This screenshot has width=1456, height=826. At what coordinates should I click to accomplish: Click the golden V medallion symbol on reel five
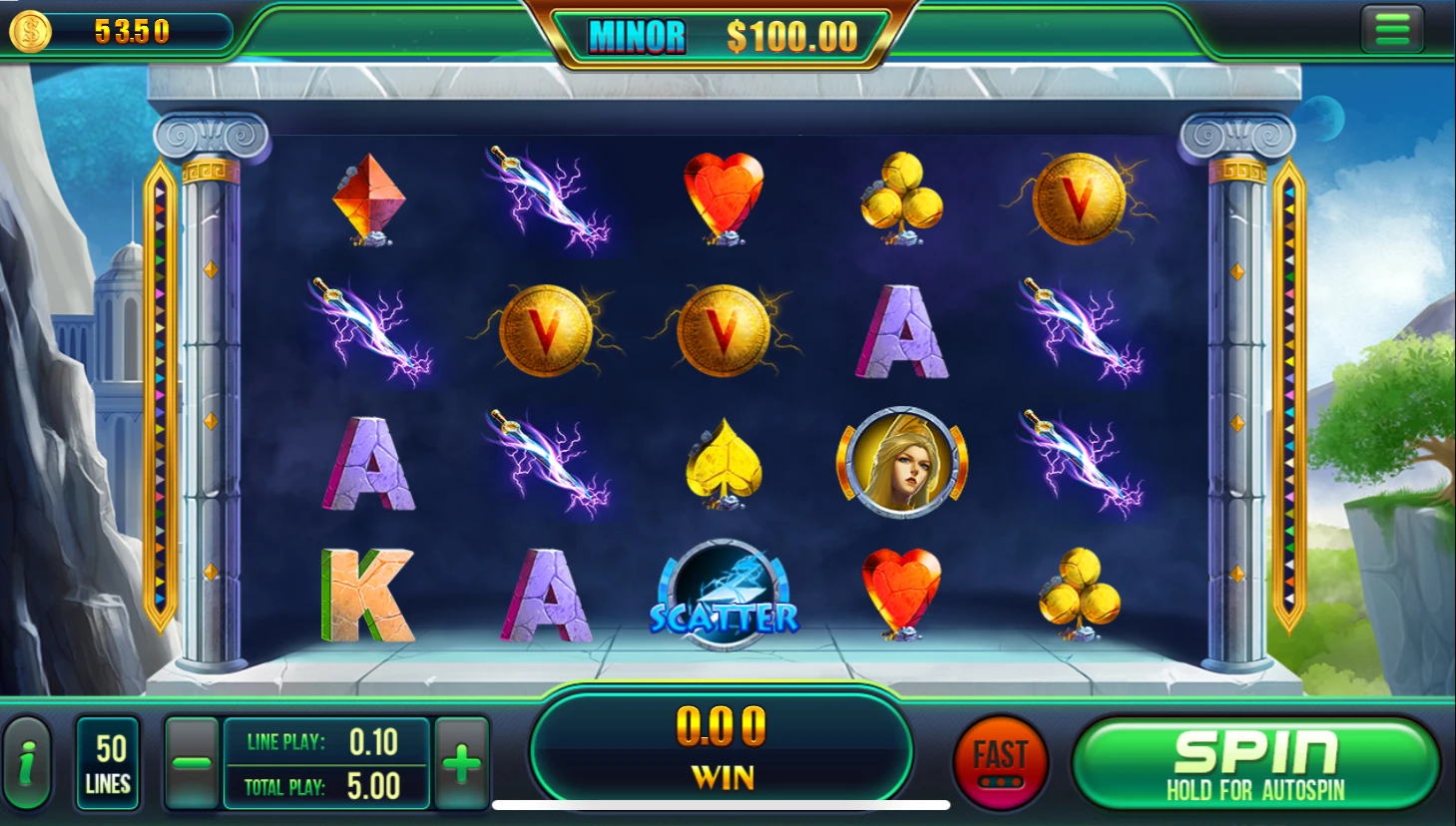pos(1080,200)
